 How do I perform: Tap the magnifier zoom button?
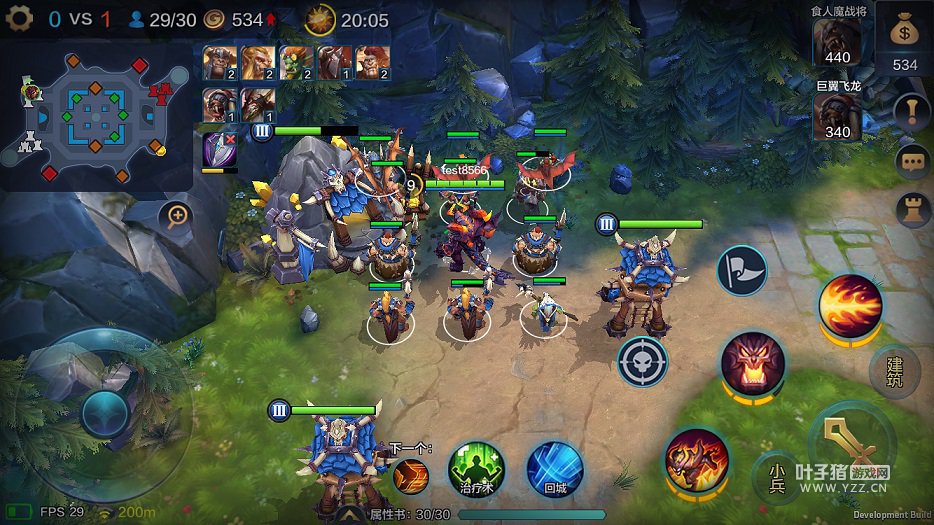coord(177,215)
